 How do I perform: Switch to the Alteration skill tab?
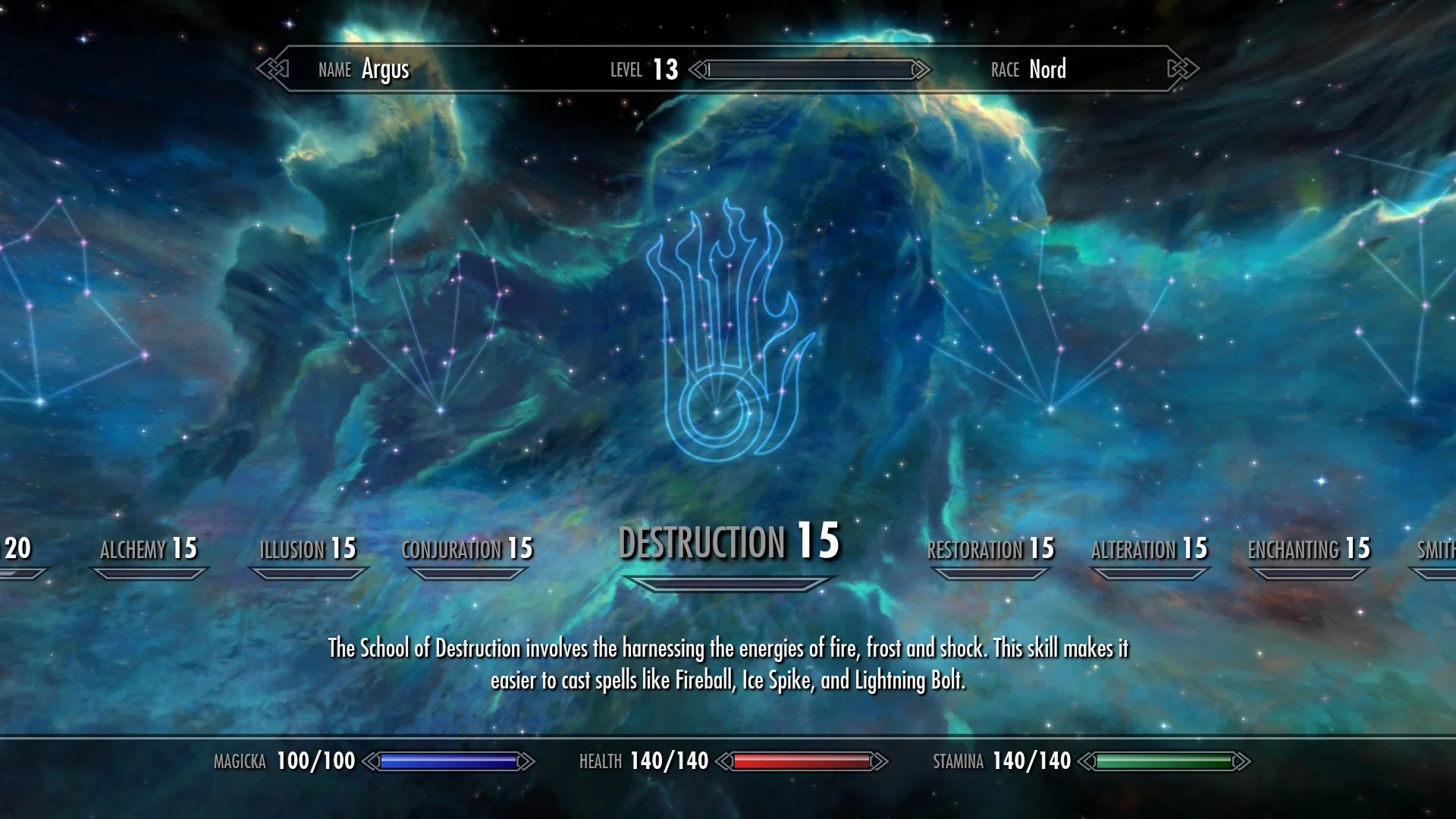[1148, 548]
